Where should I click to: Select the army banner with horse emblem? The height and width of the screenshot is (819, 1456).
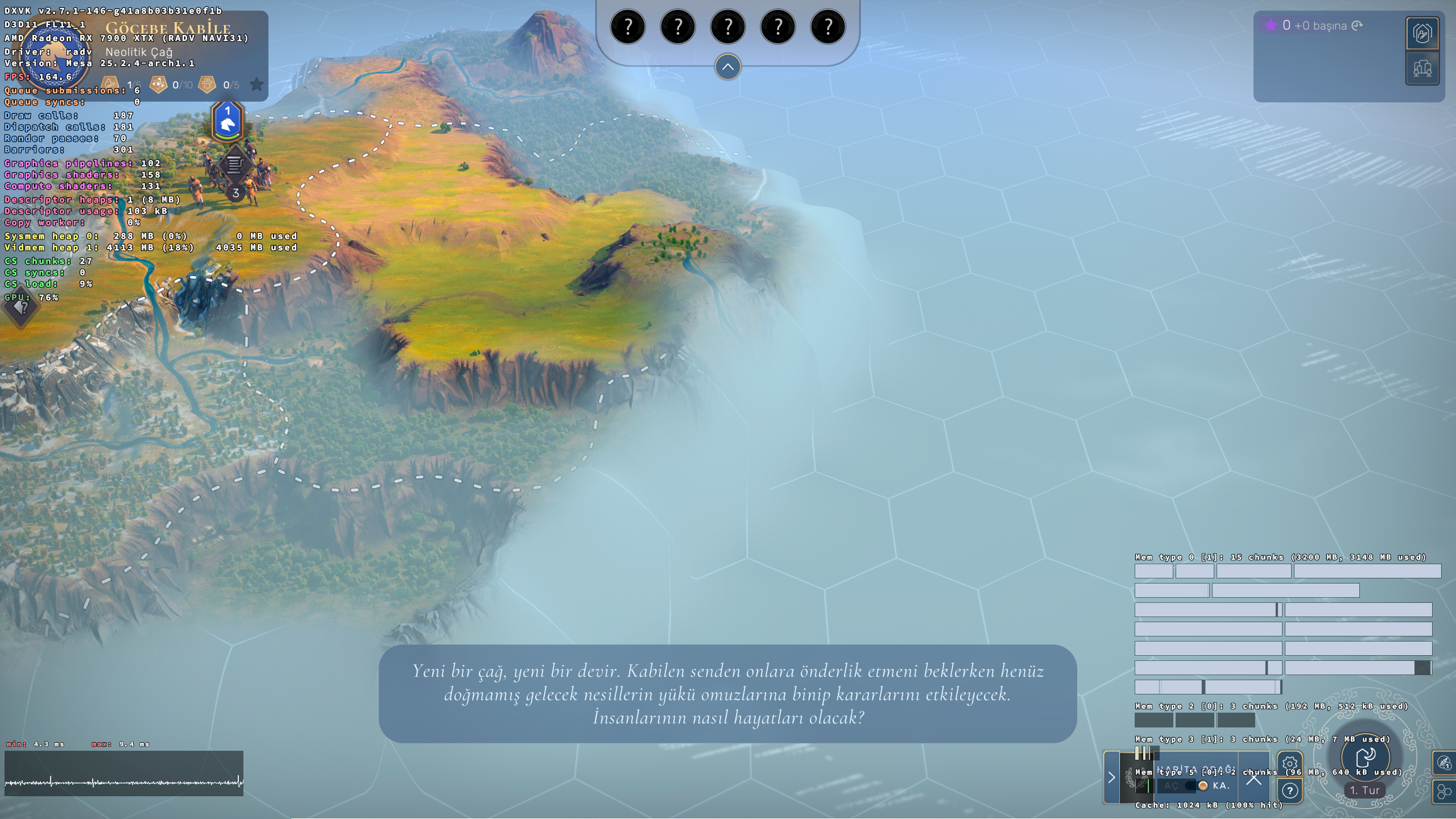[227, 121]
